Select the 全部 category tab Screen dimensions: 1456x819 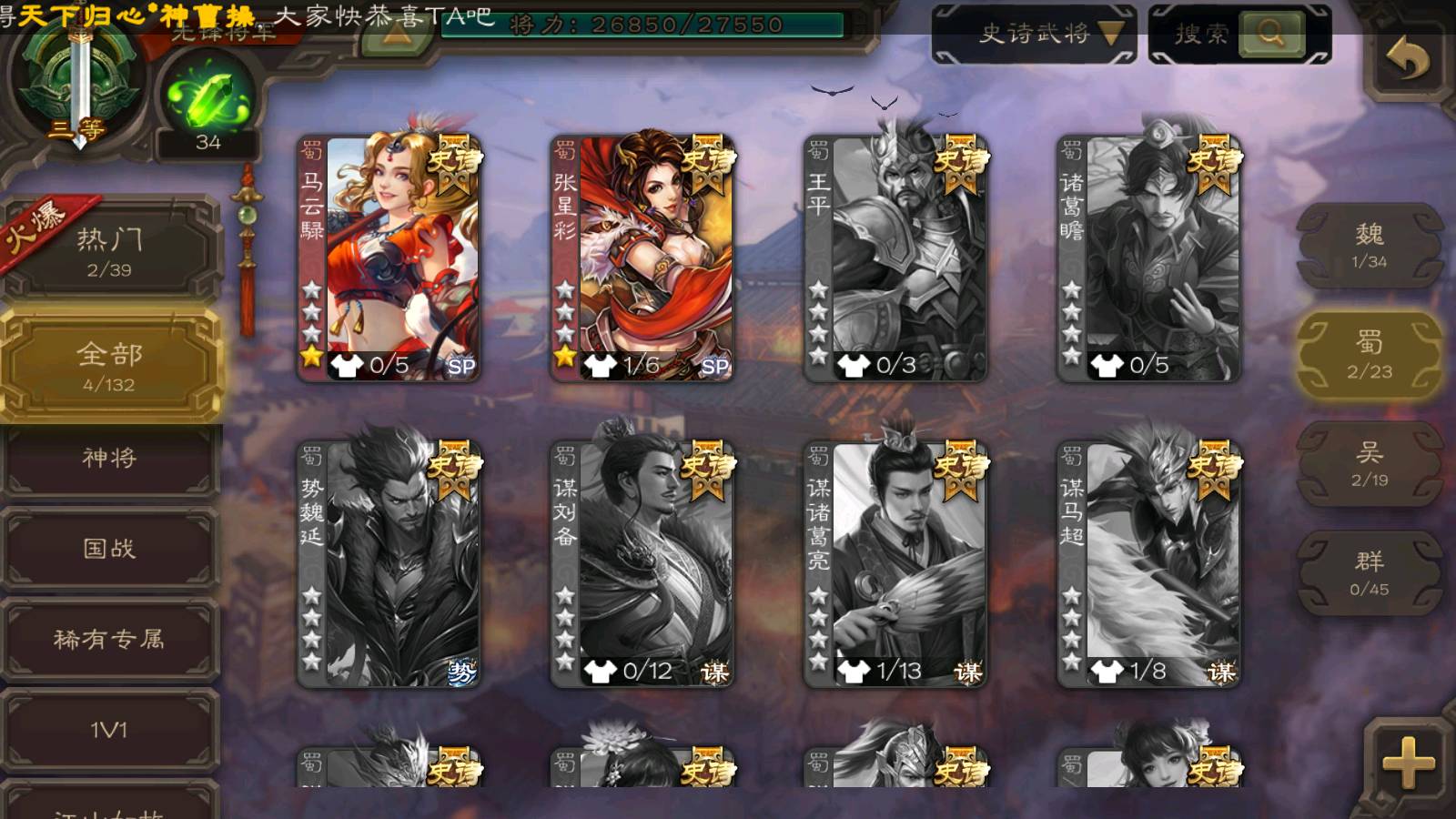click(x=109, y=366)
